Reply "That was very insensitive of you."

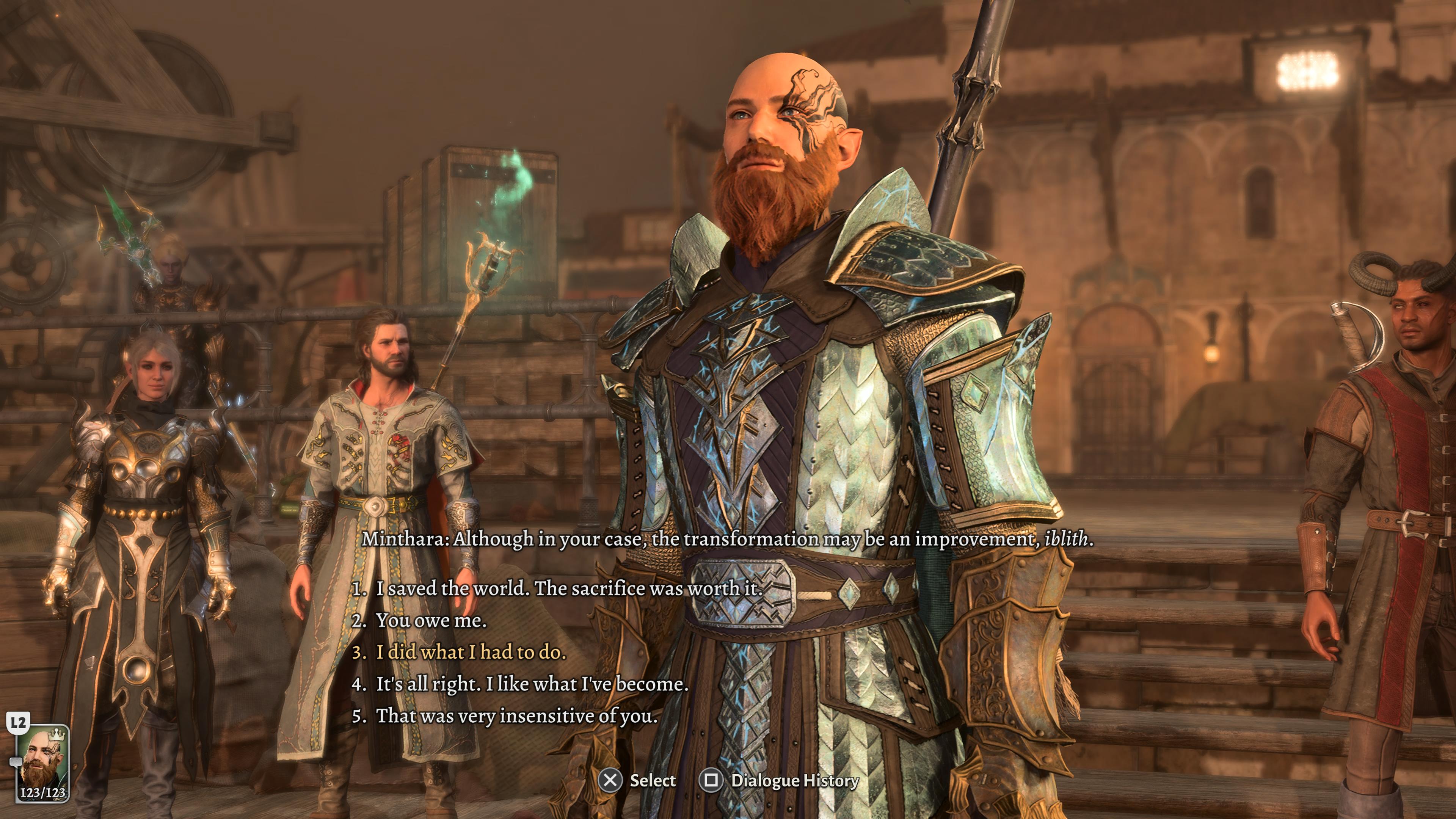click(x=516, y=715)
